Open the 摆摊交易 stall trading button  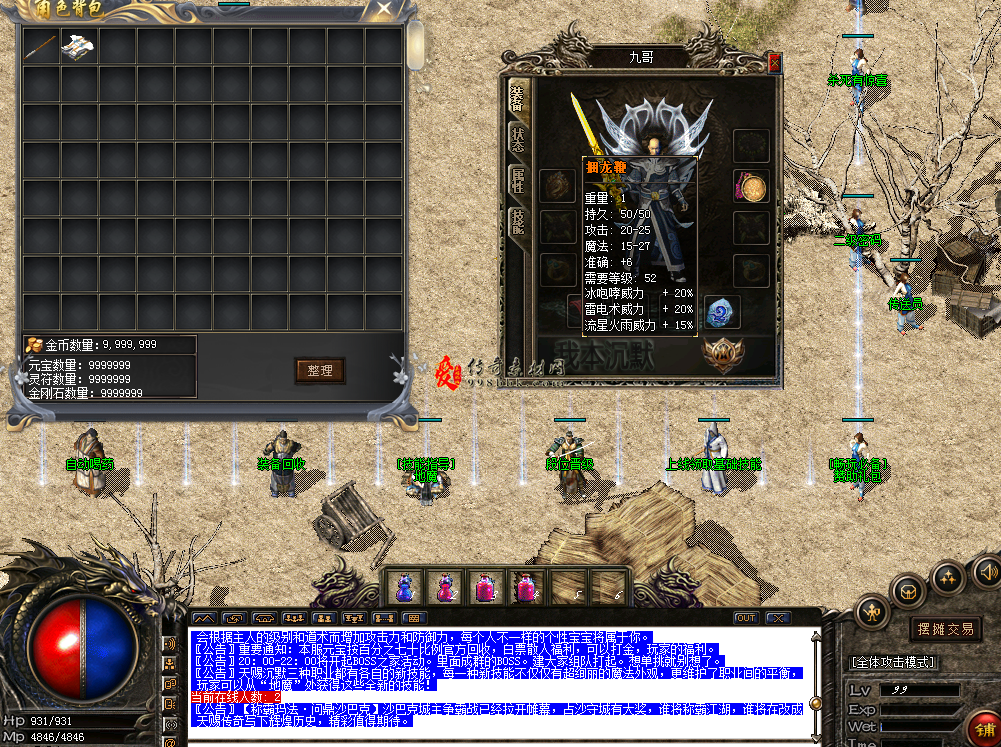click(945, 629)
